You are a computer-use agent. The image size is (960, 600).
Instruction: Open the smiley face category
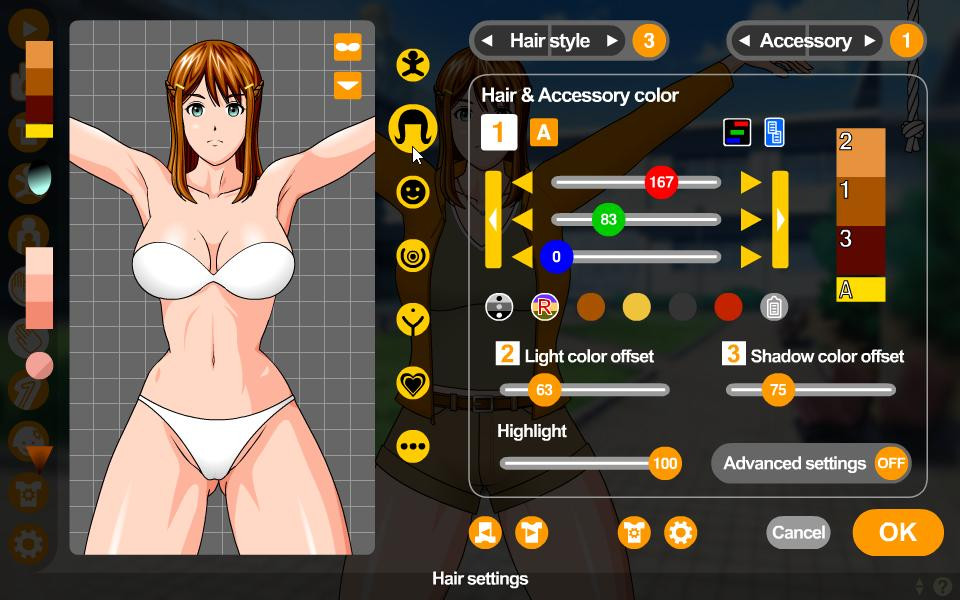412,191
